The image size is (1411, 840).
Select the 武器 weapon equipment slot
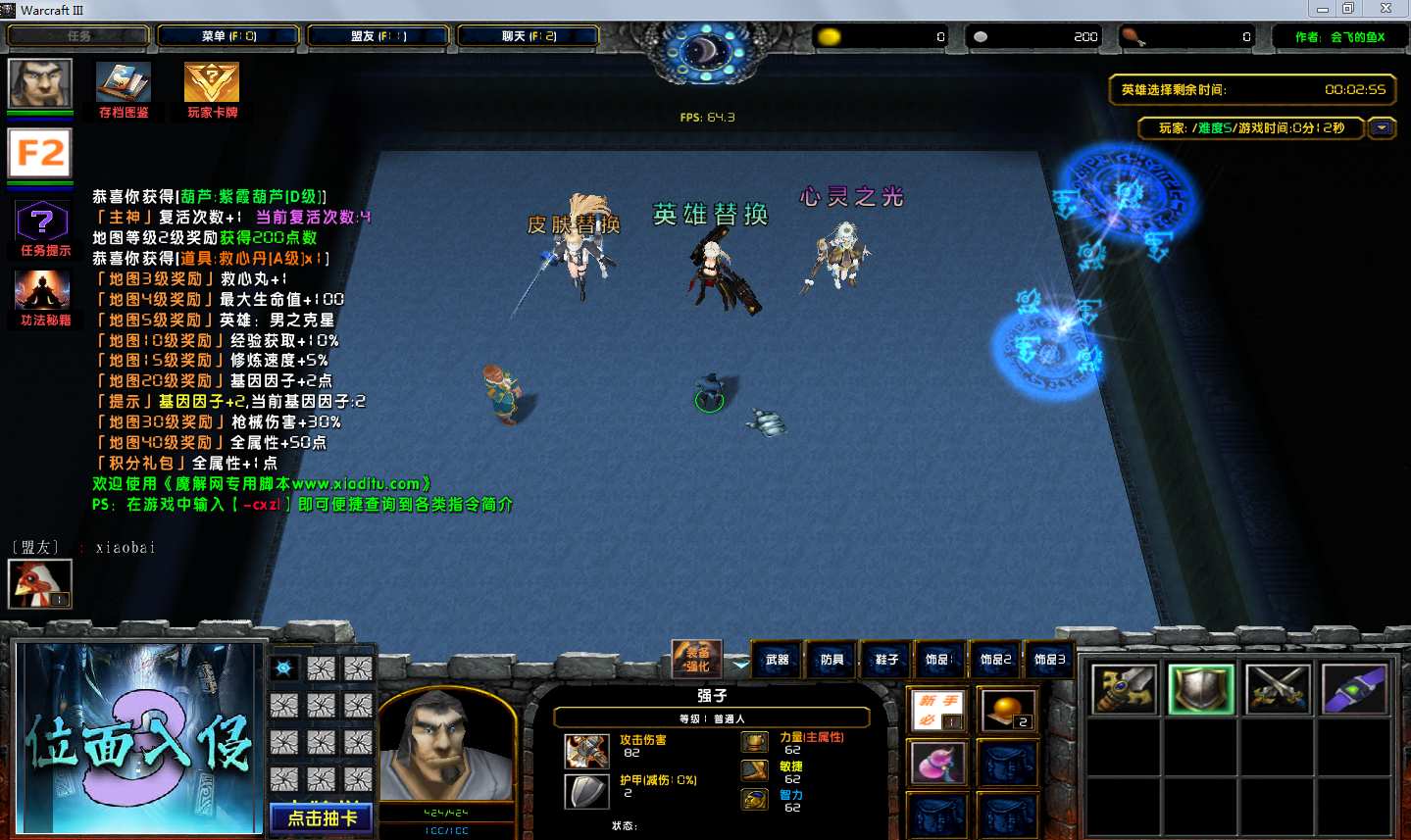click(778, 660)
